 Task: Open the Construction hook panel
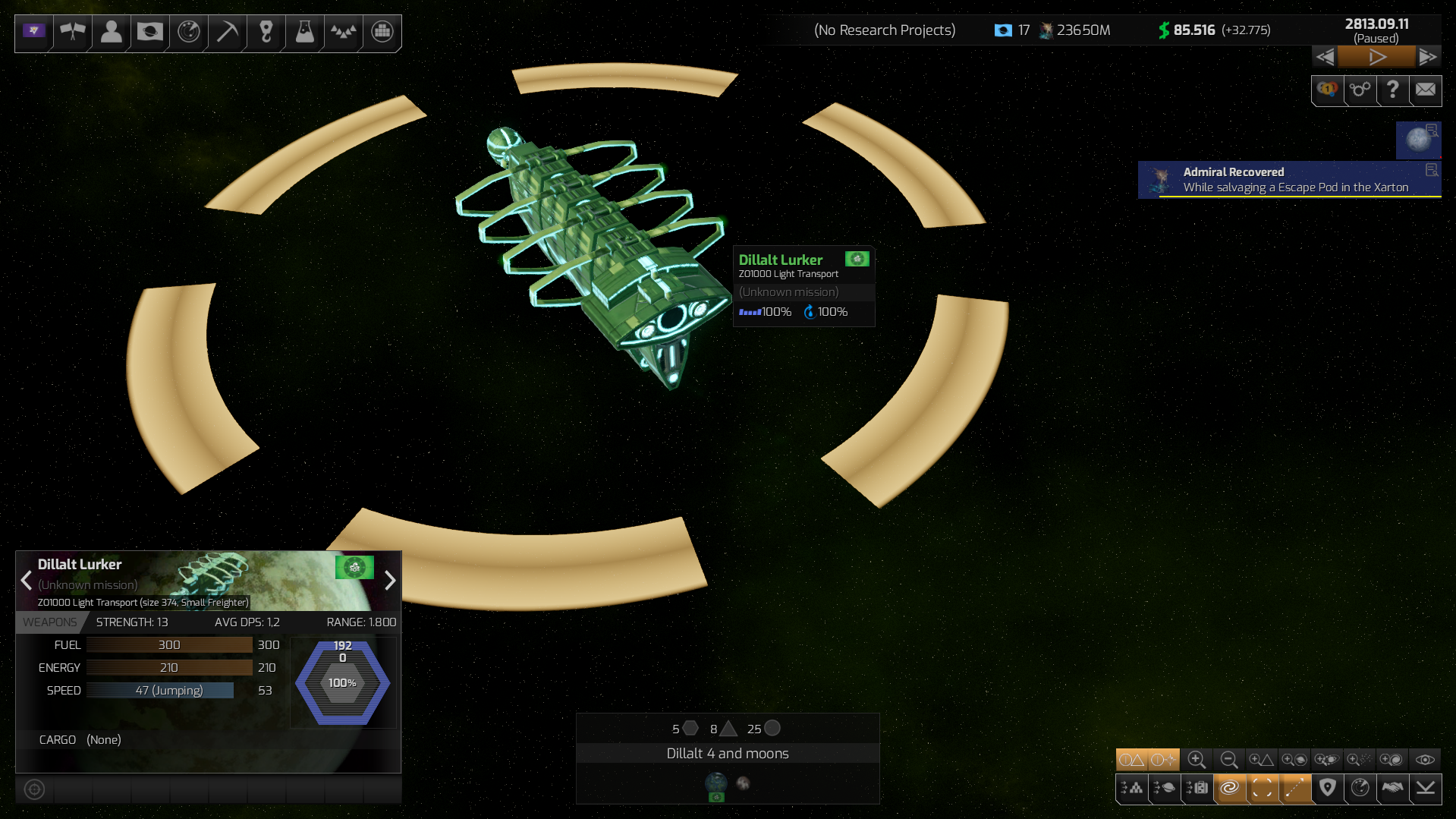(266, 33)
